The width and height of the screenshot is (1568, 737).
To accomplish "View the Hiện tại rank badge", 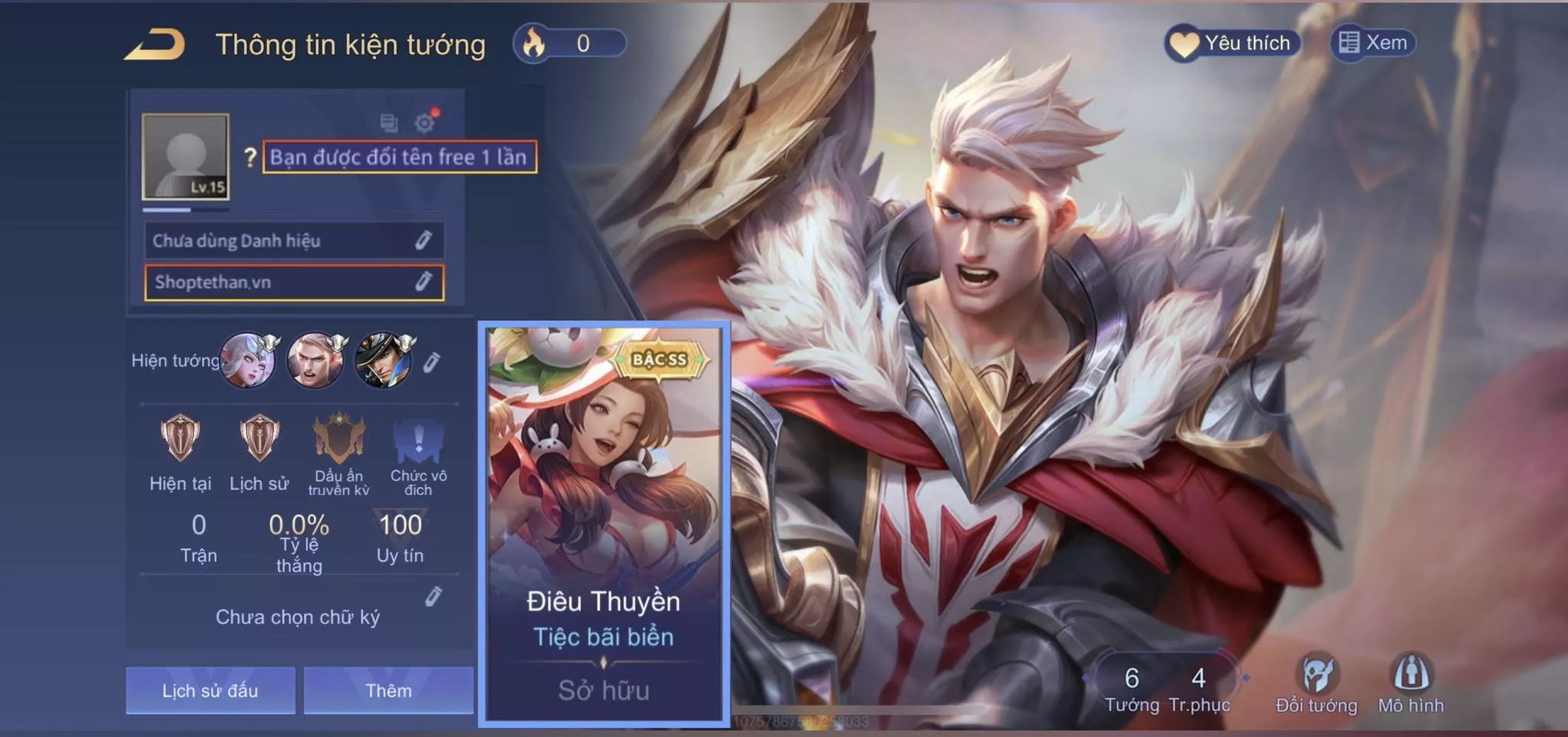I will point(181,438).
